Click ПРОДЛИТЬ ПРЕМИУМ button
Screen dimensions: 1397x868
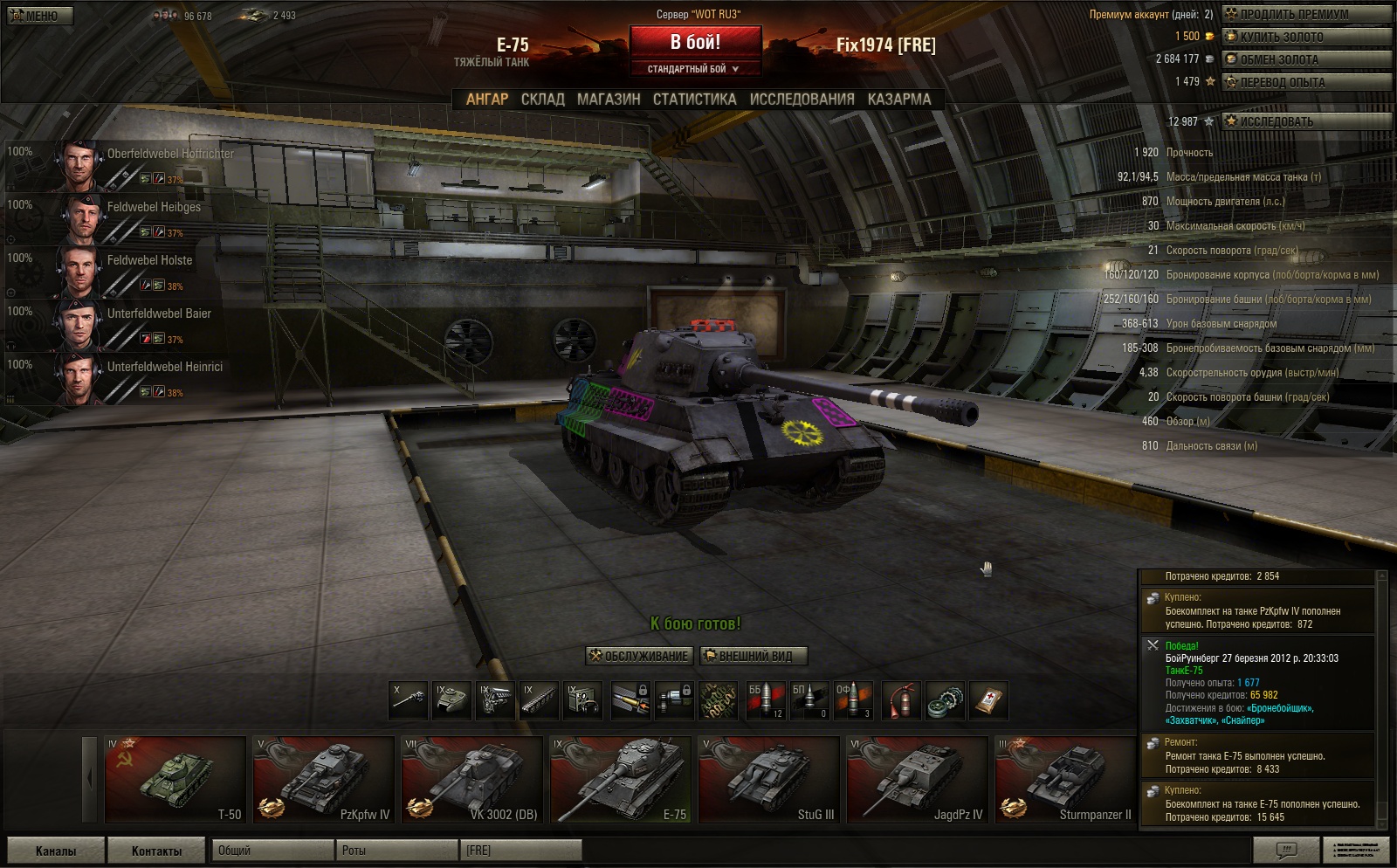pyautogui.click(x=1306, y=14)
